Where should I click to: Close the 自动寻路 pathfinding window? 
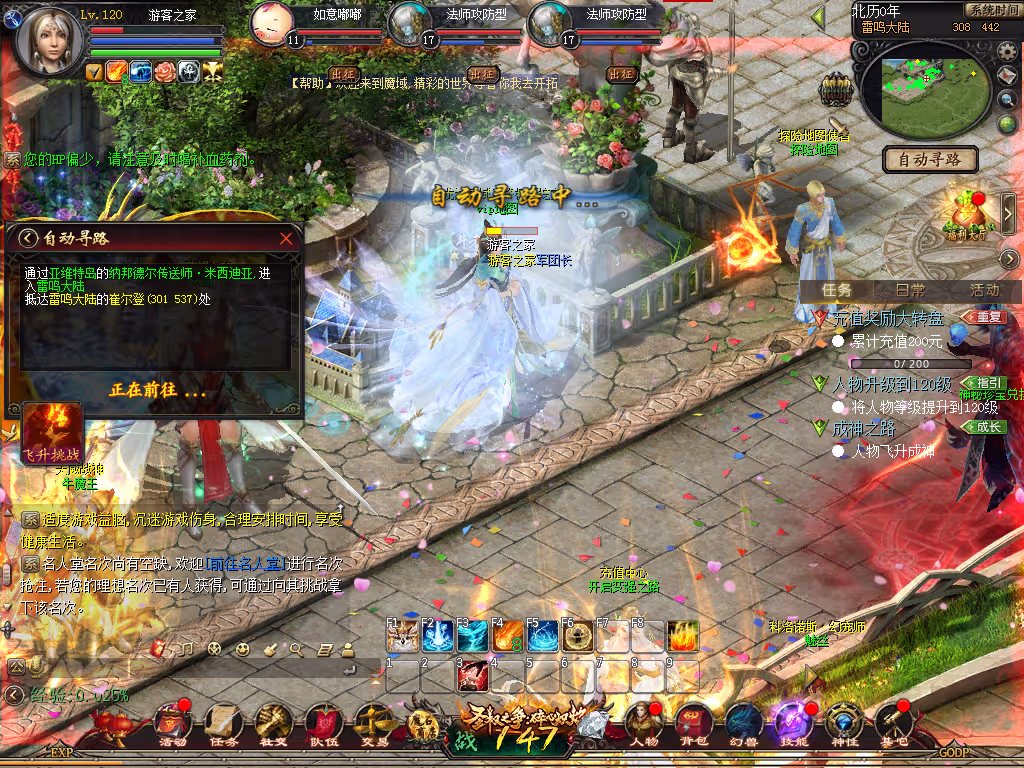tap(287, 239)
